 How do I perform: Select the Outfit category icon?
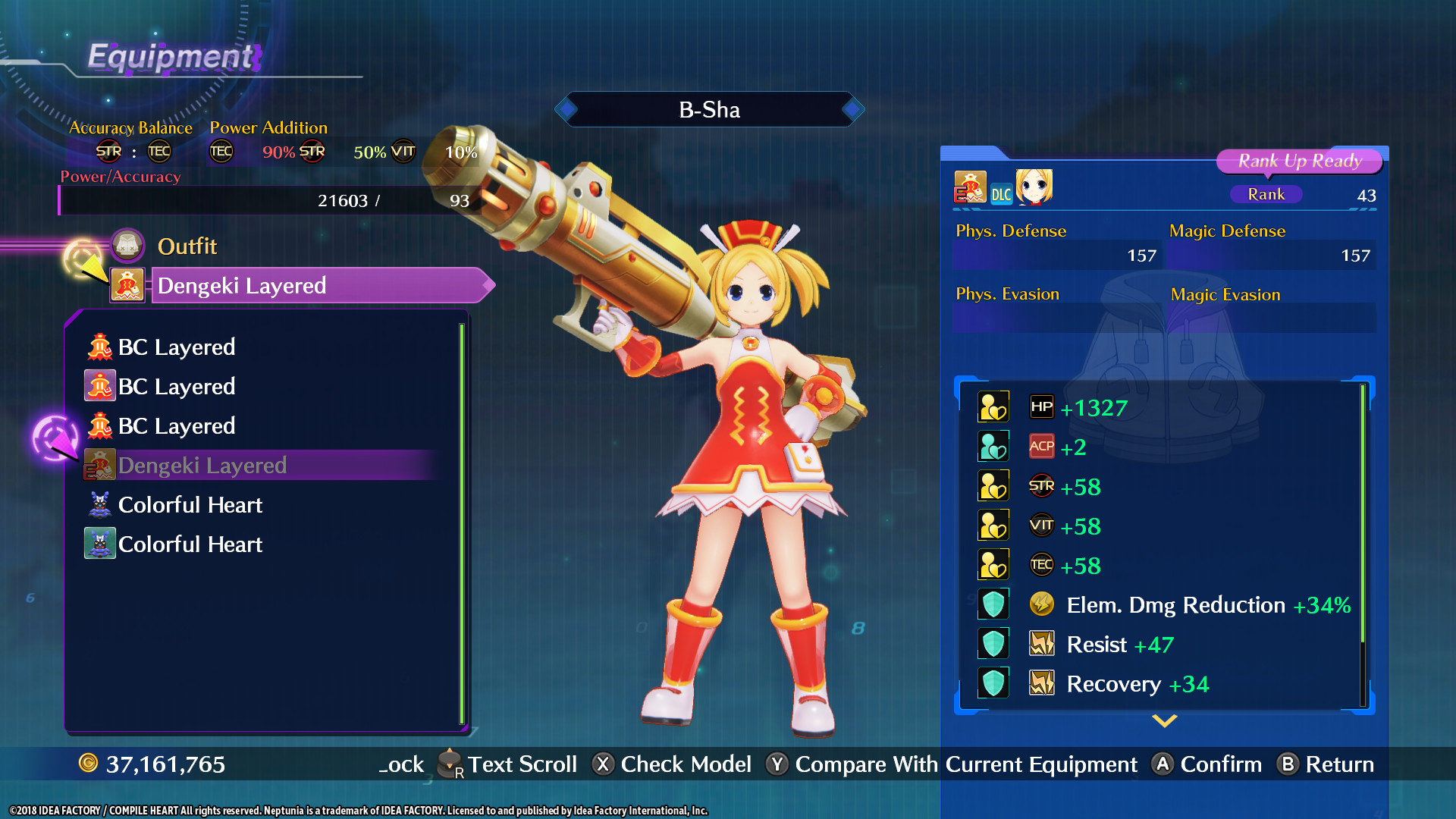pyautogui.click(x=127, y=246)
